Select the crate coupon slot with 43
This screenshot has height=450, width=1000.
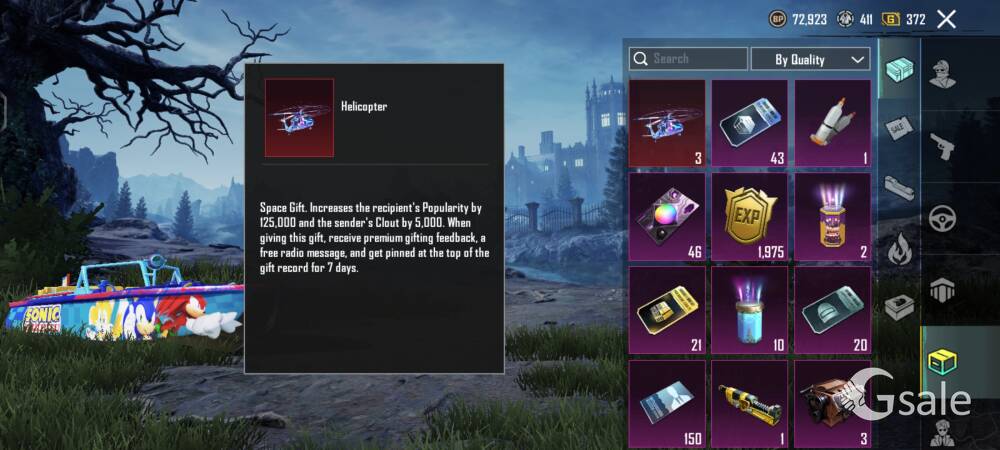[749, 123]
